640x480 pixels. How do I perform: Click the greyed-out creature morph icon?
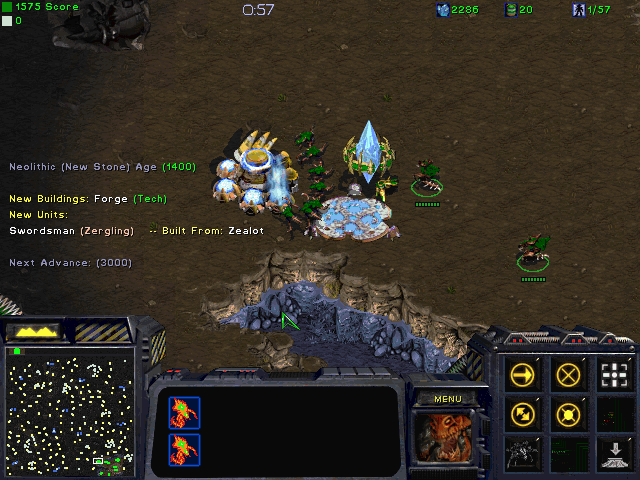tap(522, 452)
